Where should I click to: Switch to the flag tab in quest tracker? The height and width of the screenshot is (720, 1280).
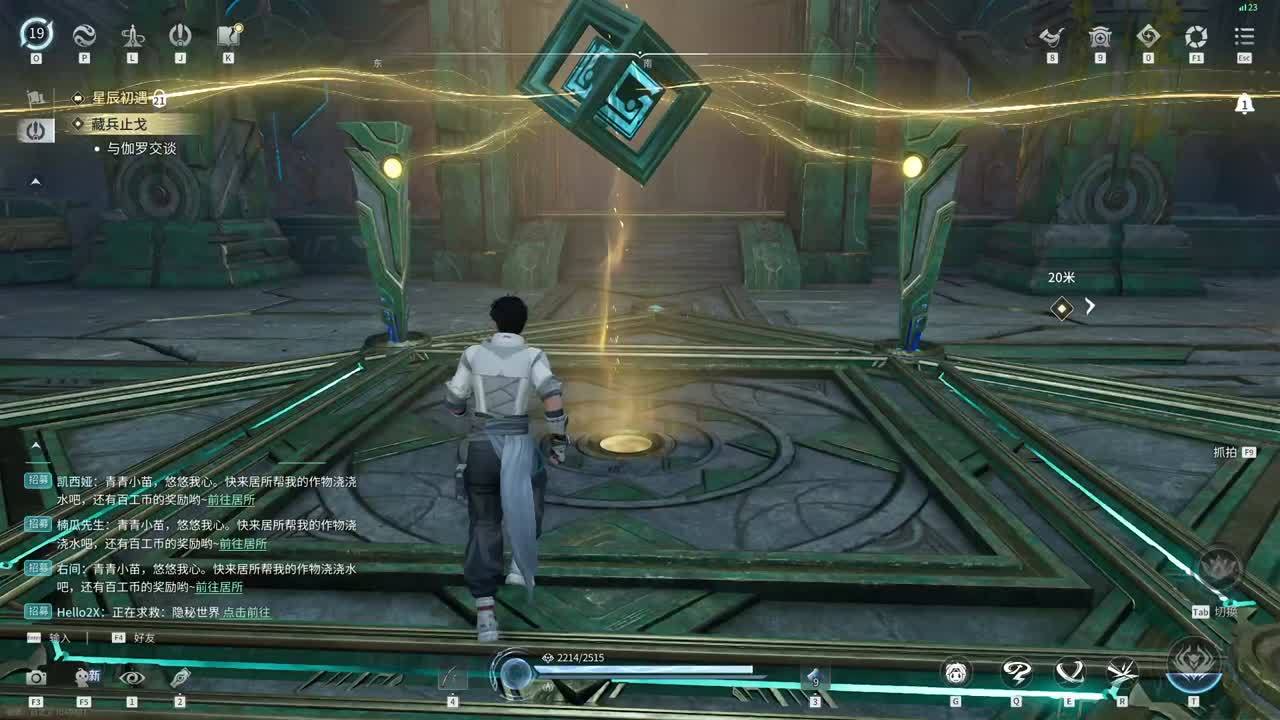point(35,98)
